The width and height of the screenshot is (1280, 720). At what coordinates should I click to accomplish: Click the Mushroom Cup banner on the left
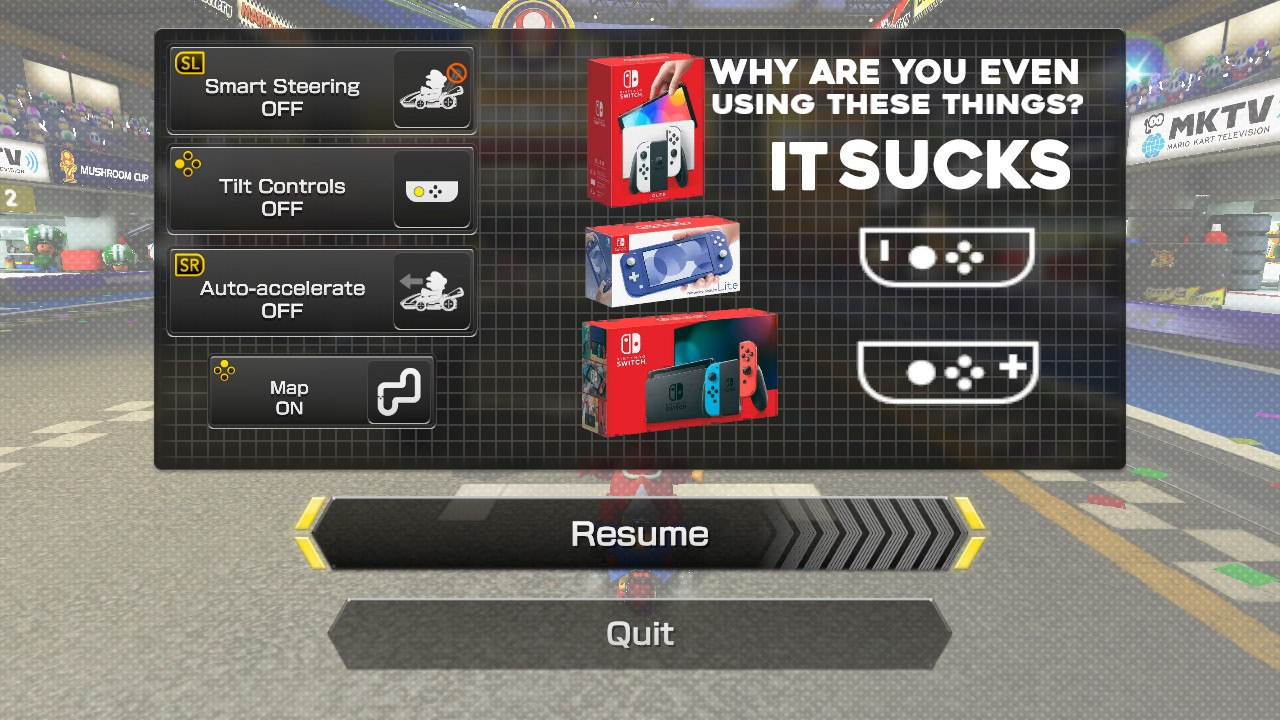coord(107,170)
